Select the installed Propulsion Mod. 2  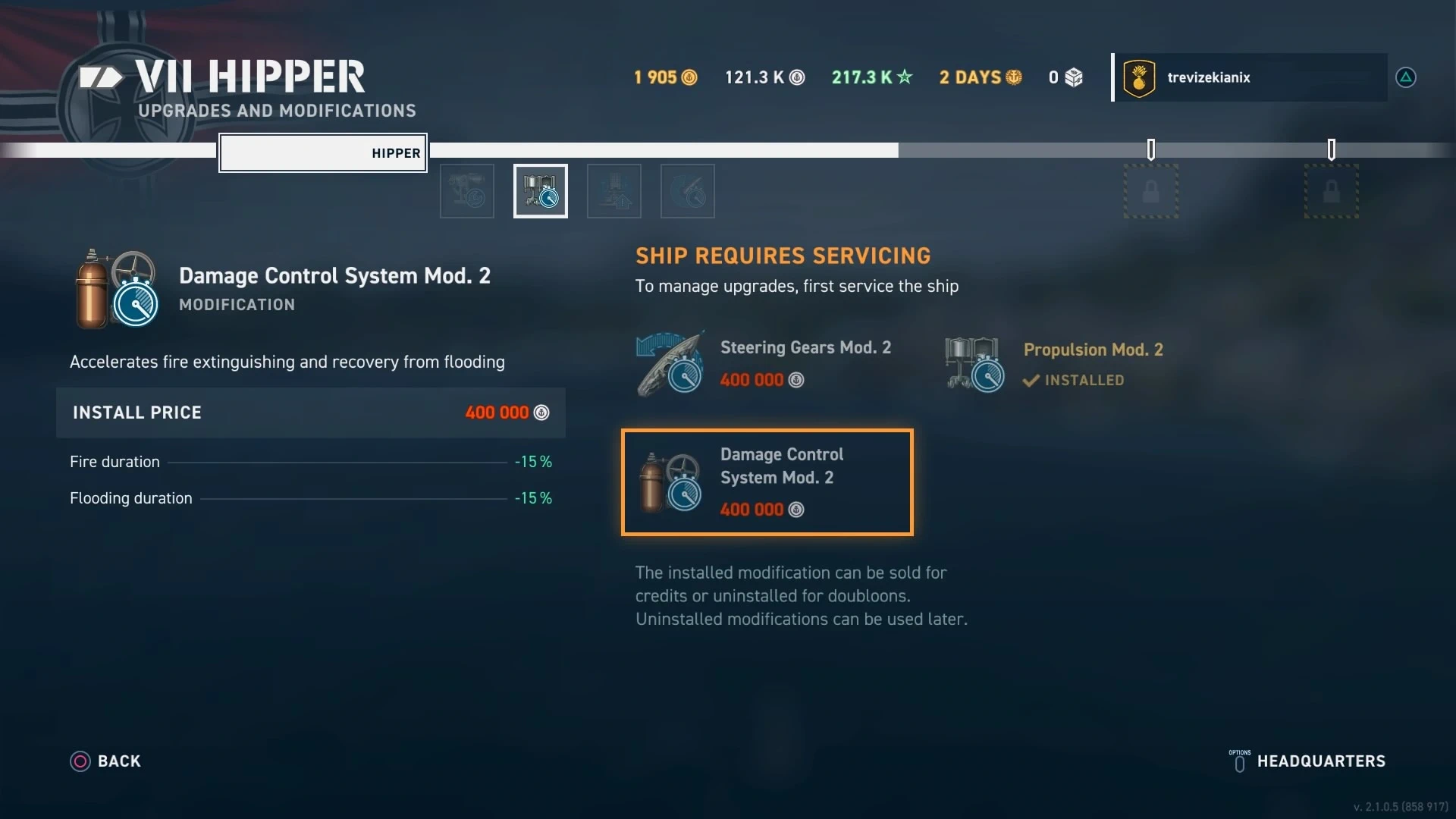1054,364
